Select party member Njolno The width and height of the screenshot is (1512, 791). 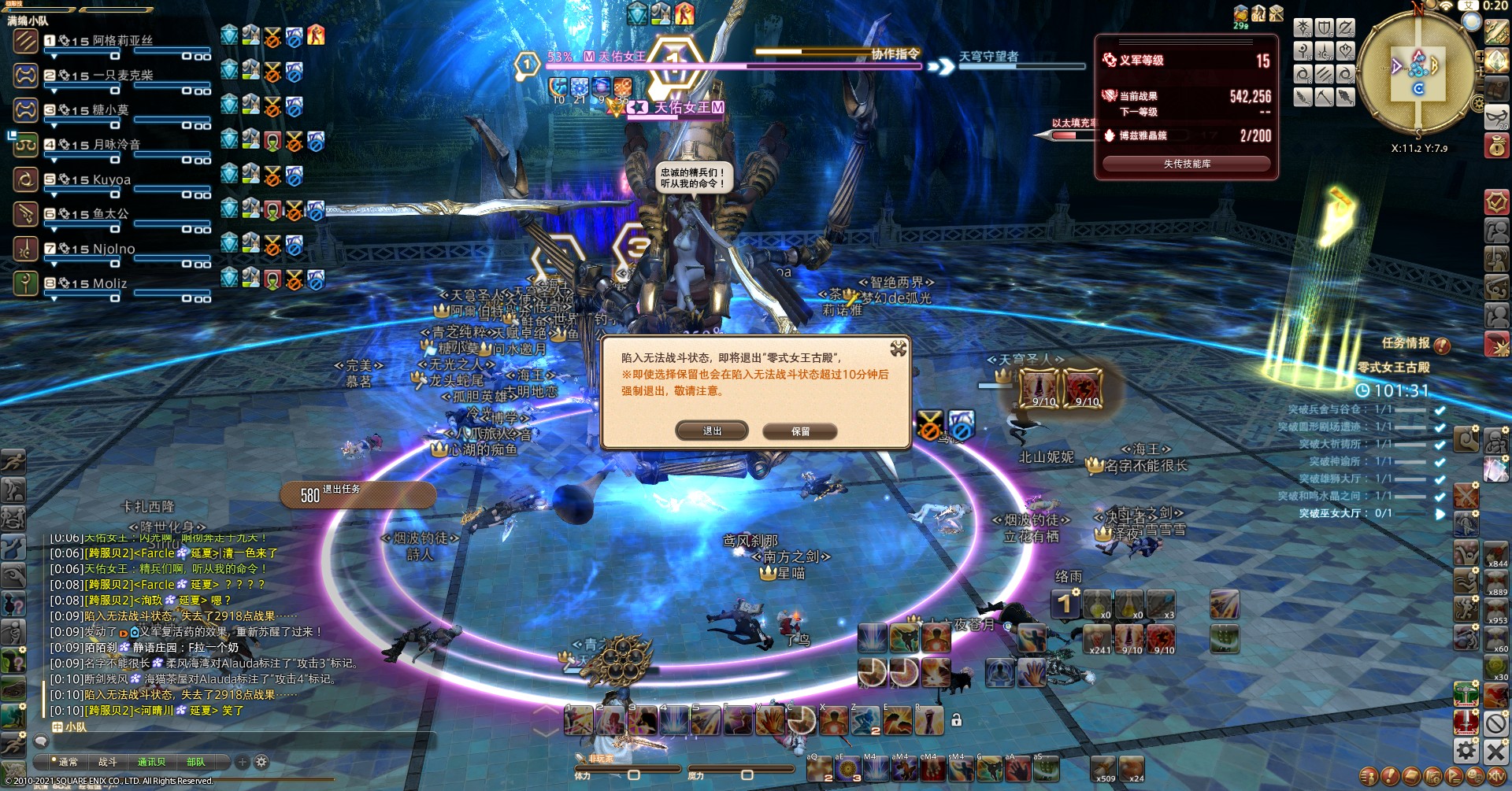point(113,249)
